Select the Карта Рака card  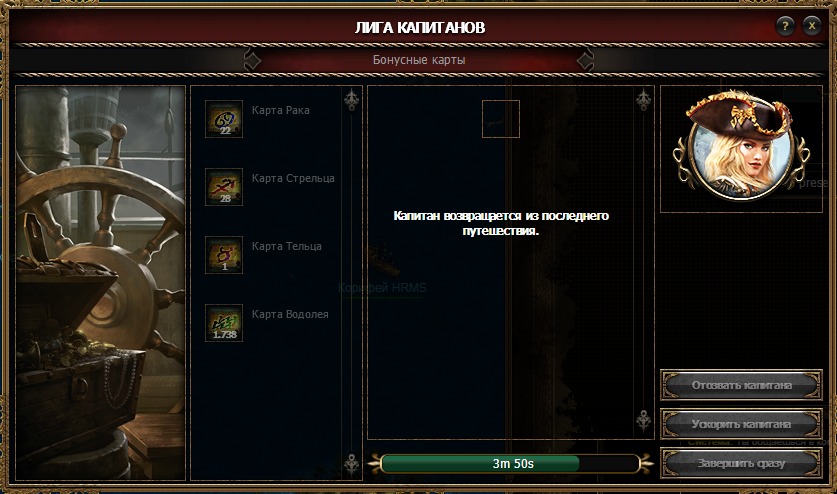224,119
